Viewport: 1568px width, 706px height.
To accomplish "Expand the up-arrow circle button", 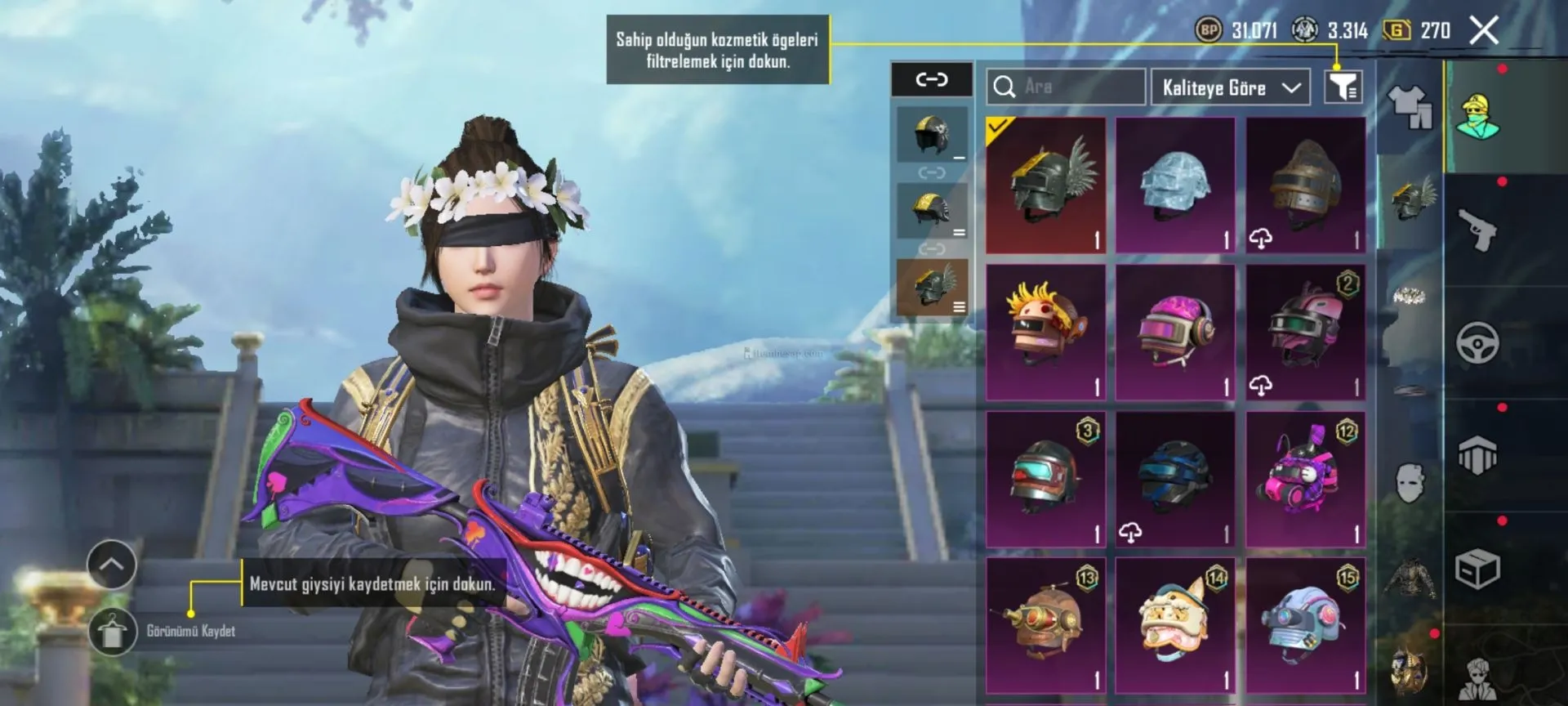I will click(111, 564).
